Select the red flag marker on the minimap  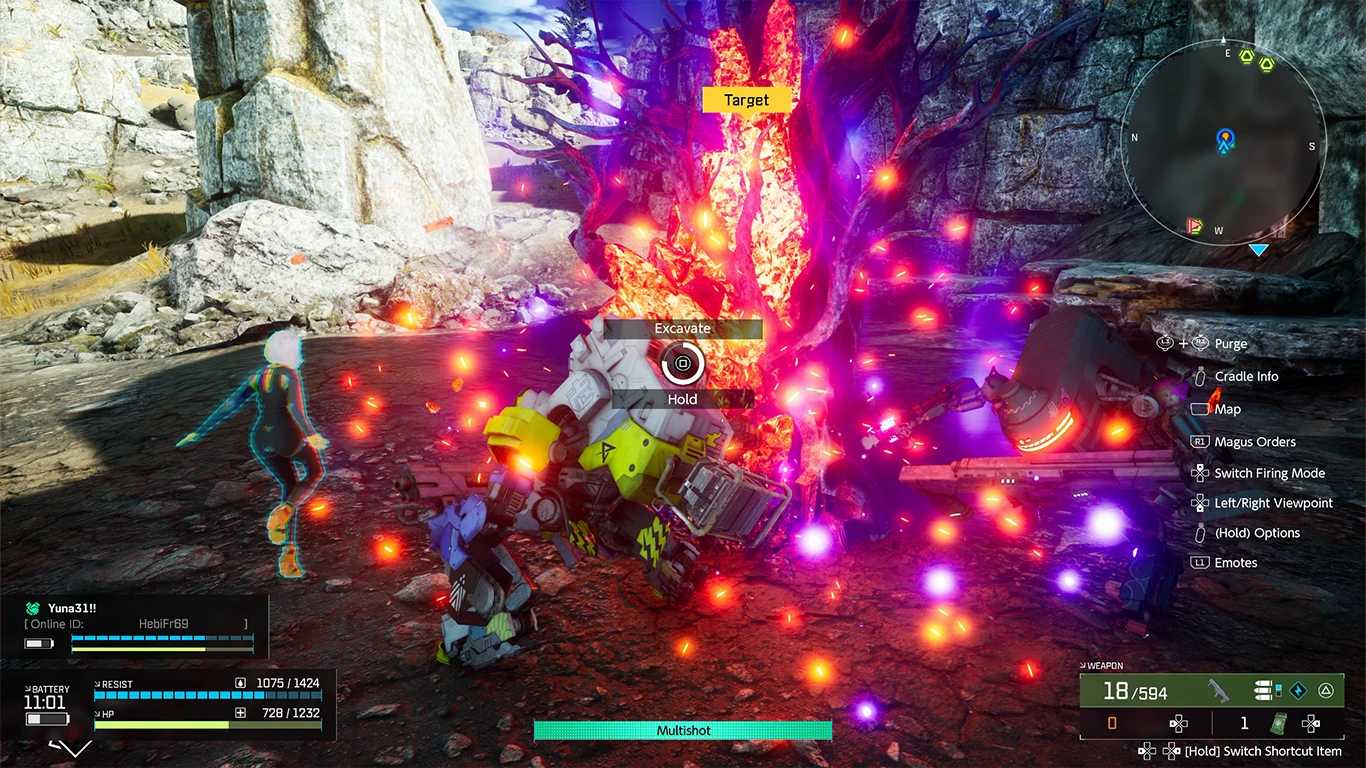[1193, 225]
